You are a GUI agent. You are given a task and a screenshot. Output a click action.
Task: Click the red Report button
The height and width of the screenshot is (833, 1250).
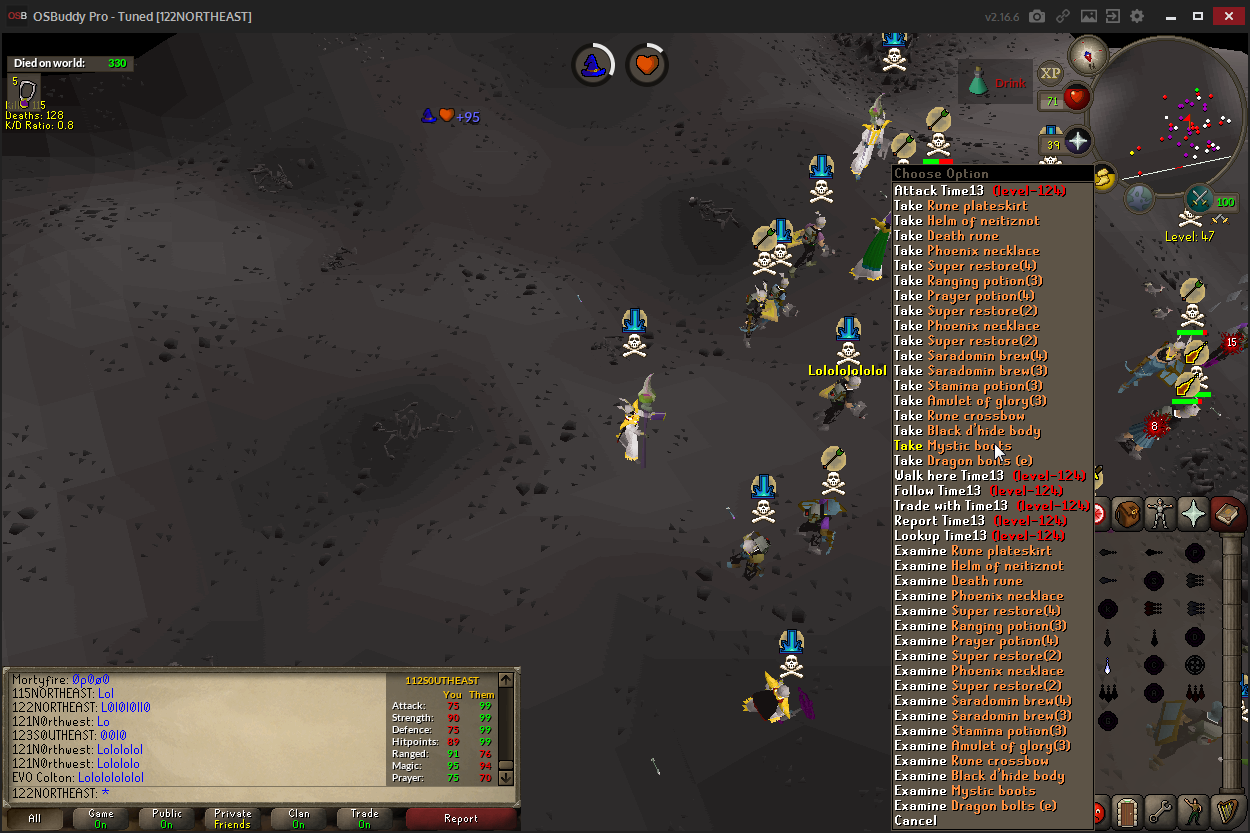(x=461, y=818)
